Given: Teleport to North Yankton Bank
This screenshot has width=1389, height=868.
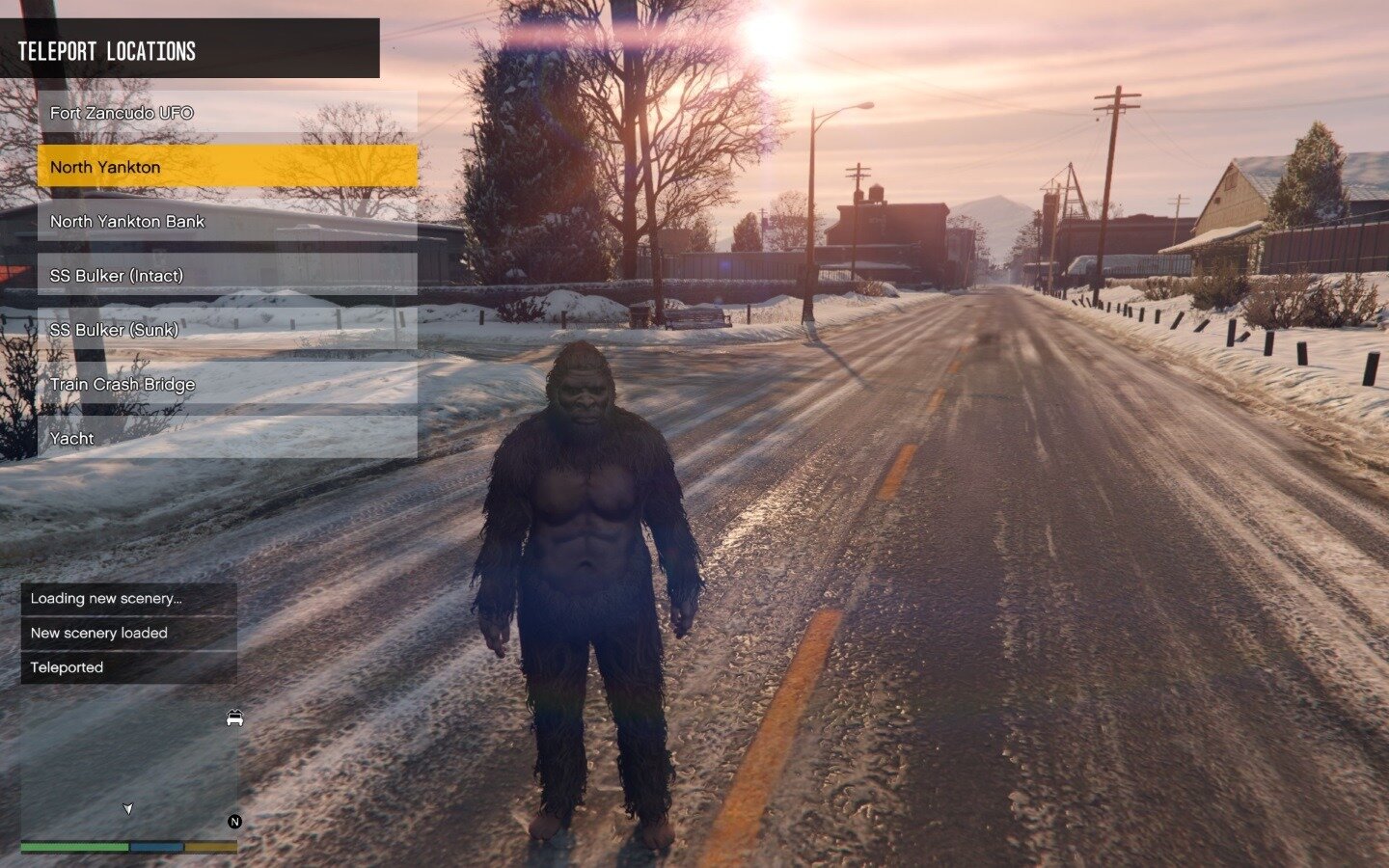Looking at the screenshot, I should [228, 221].
